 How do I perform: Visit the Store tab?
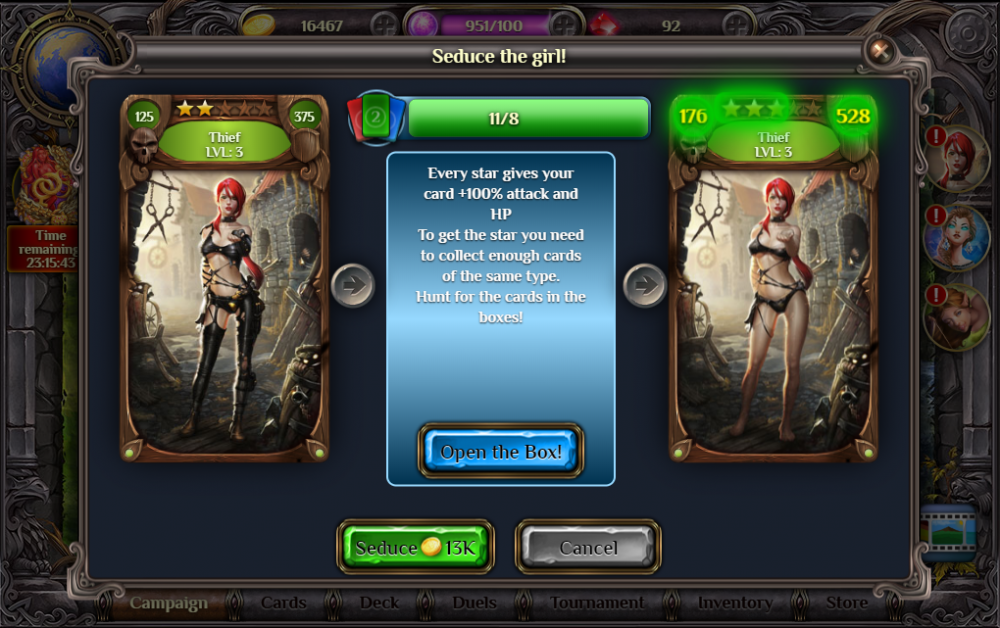tap(846, 603)
